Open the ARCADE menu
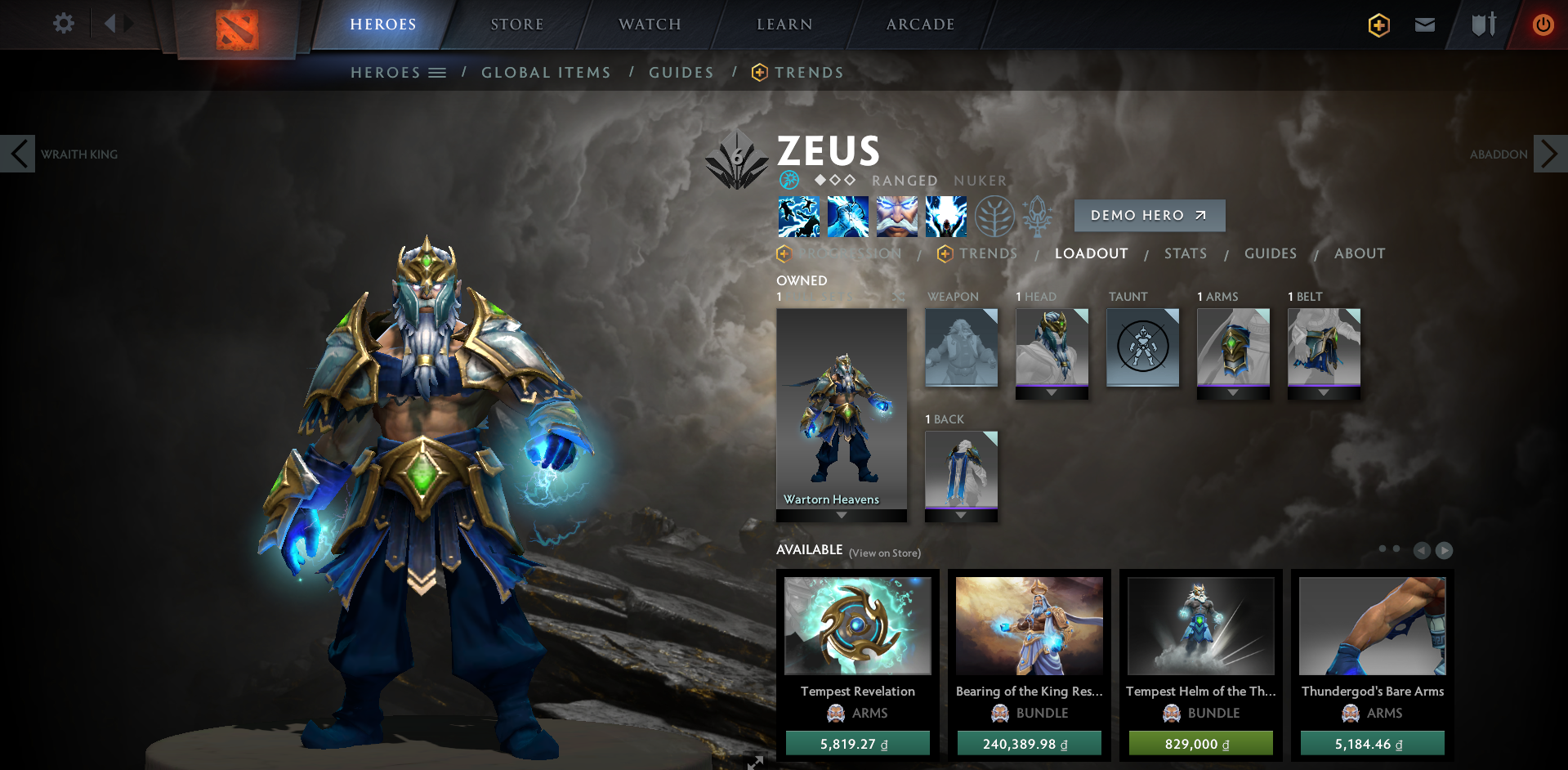This screenshot has height=770, width=1568. pyautogui.click(x=918, y=24)
